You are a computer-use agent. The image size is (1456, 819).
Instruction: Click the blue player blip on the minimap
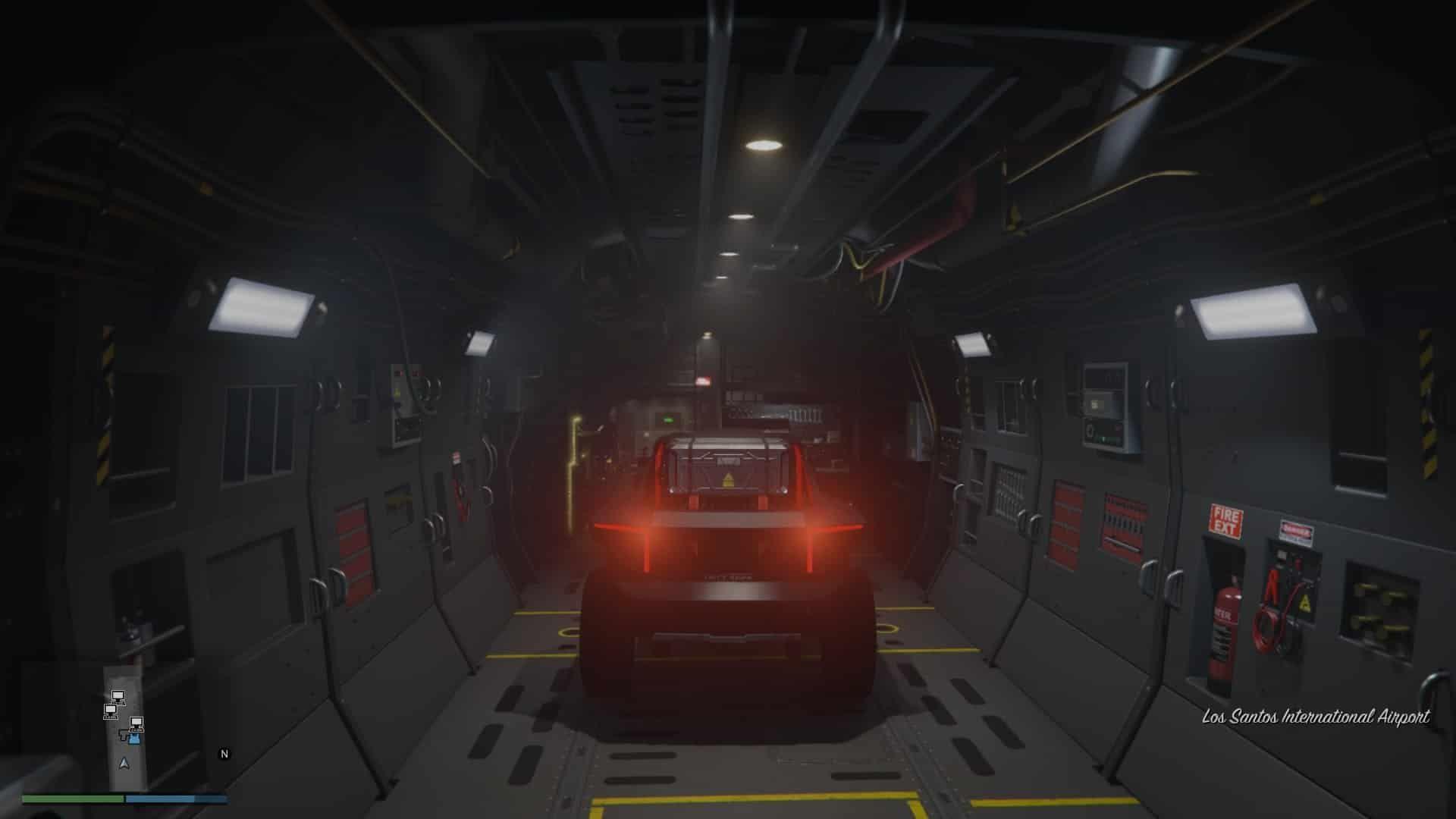point(133,739)
